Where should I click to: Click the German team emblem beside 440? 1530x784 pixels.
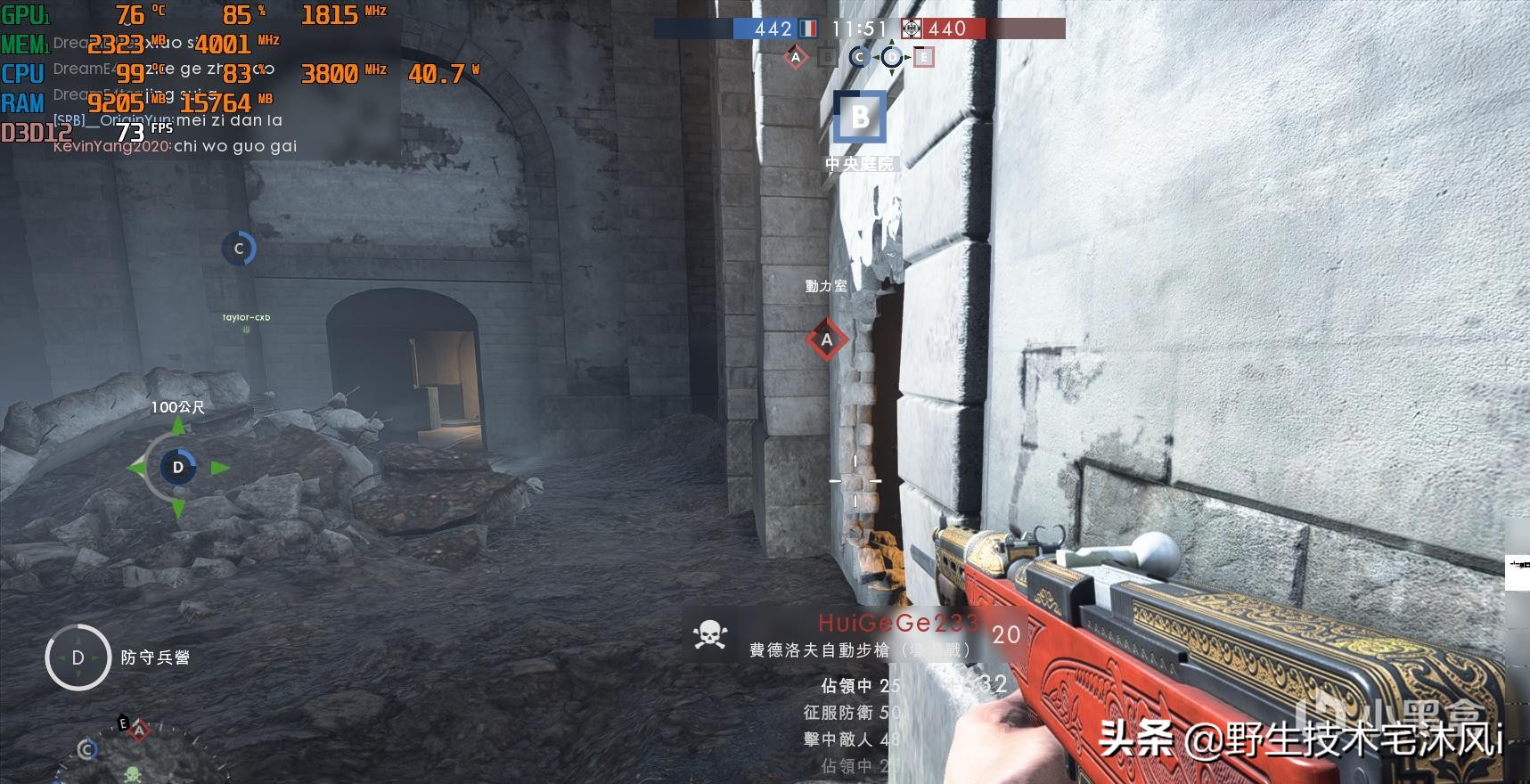911,29
